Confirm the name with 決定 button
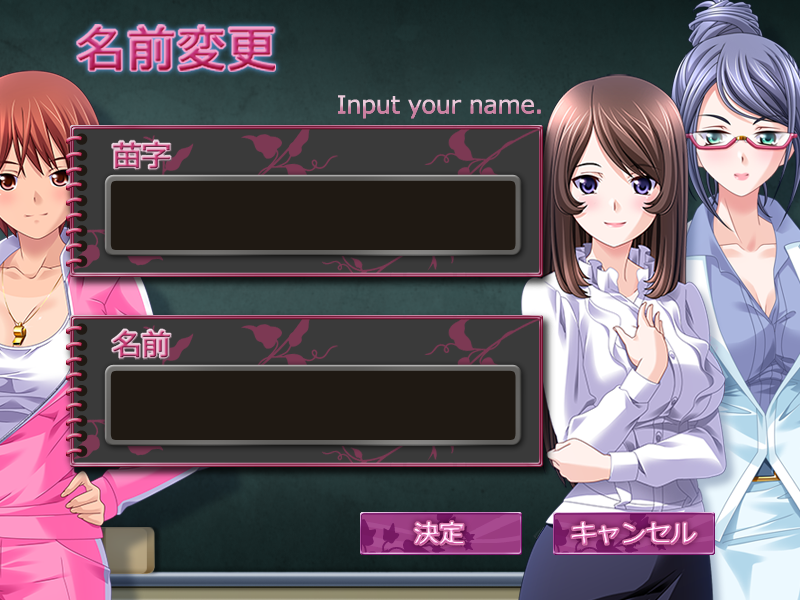 pyautogui.click(x=440, y=533)
